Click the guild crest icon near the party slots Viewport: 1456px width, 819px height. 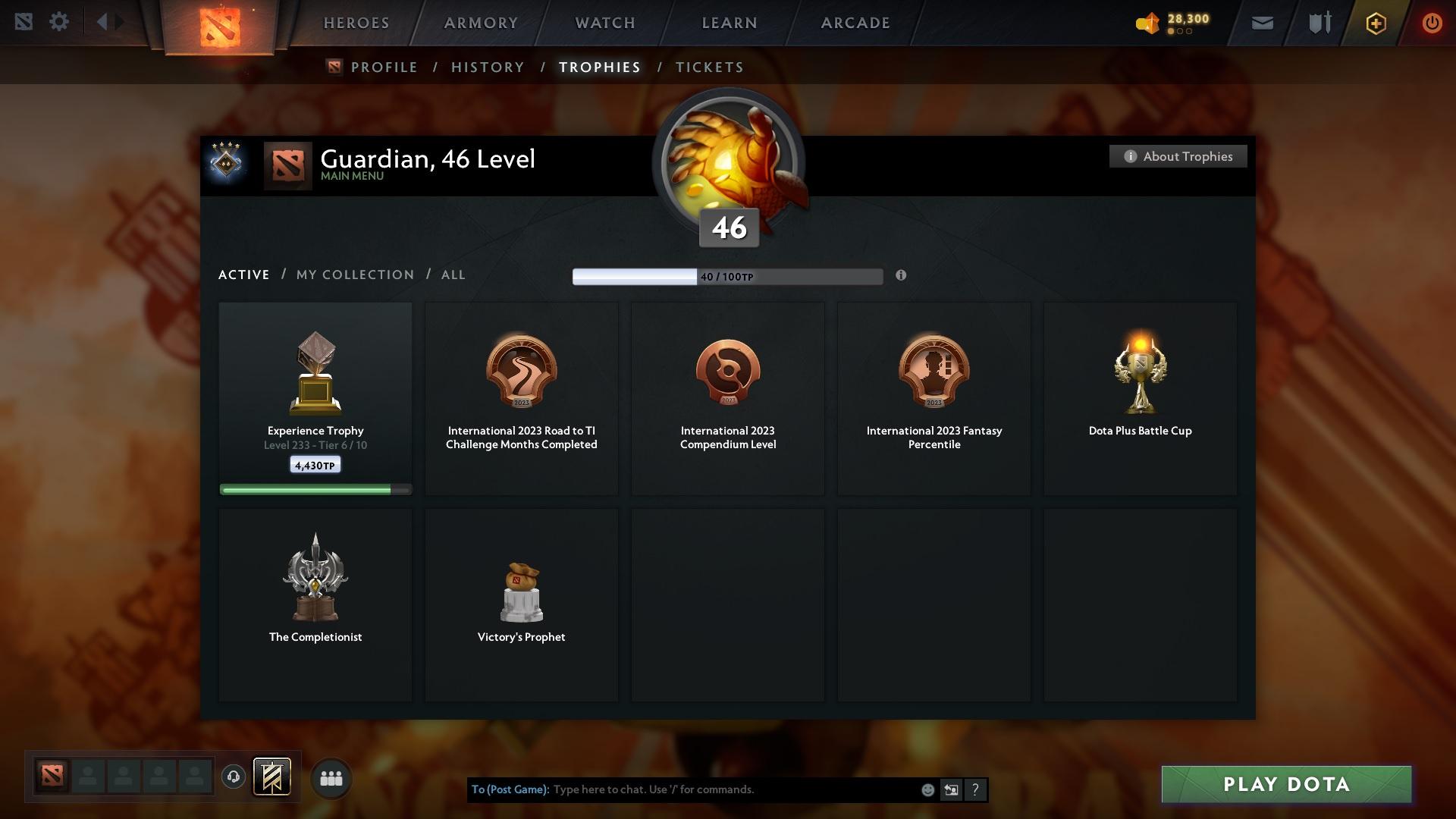(x=273, y=777)
